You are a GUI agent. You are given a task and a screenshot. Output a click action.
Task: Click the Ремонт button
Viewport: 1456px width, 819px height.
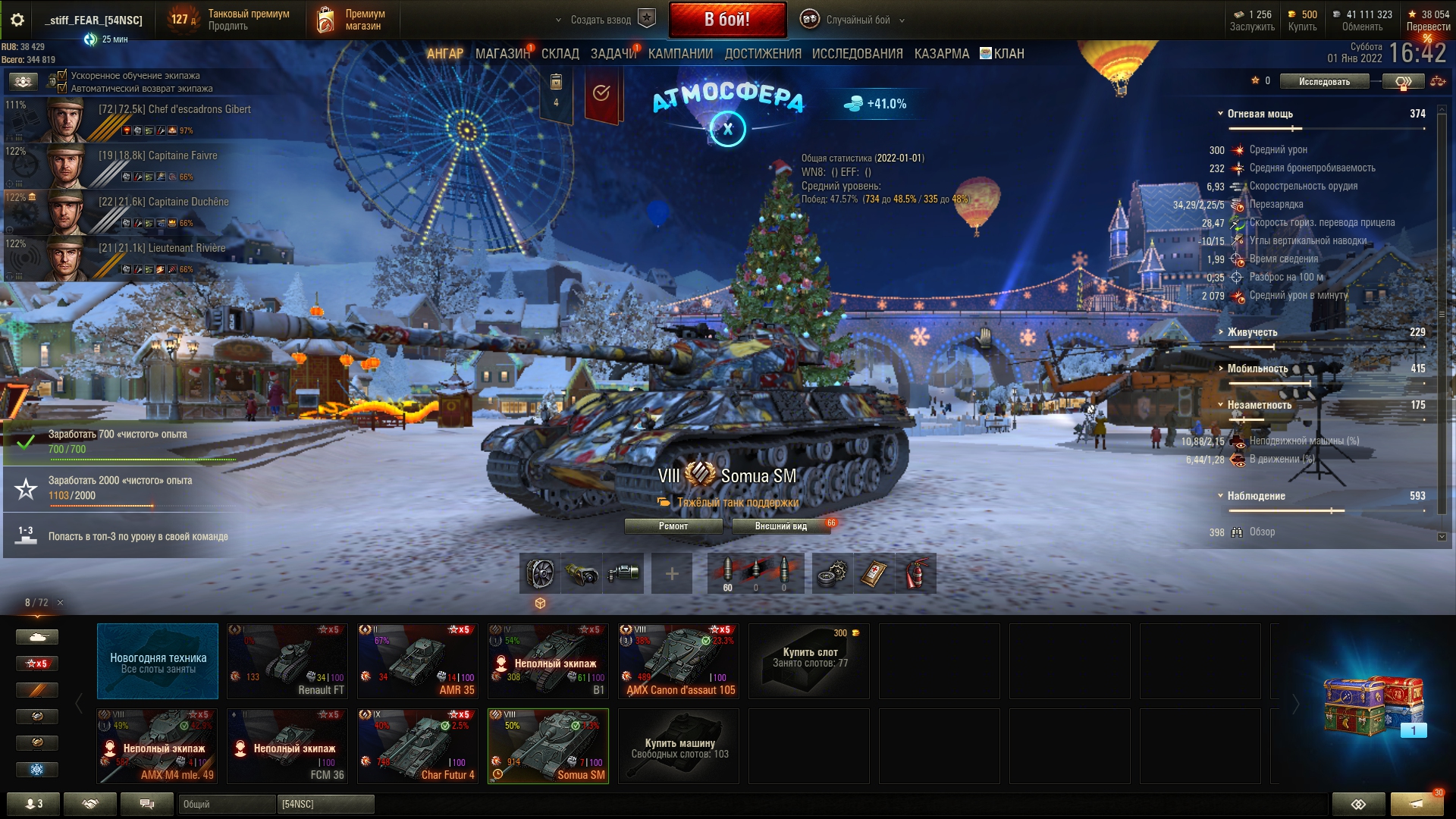point(673,526)
